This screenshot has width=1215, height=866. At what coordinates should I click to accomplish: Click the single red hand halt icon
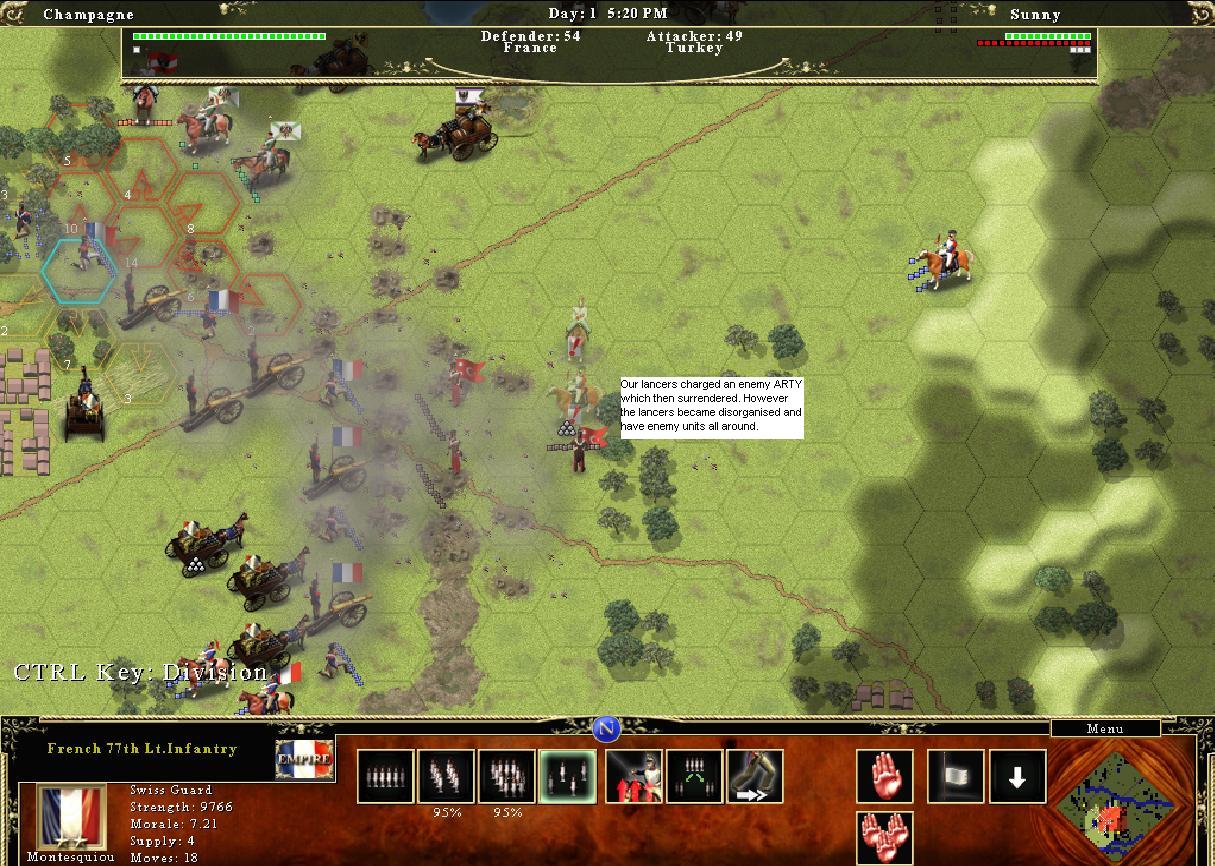coord(884,776)
